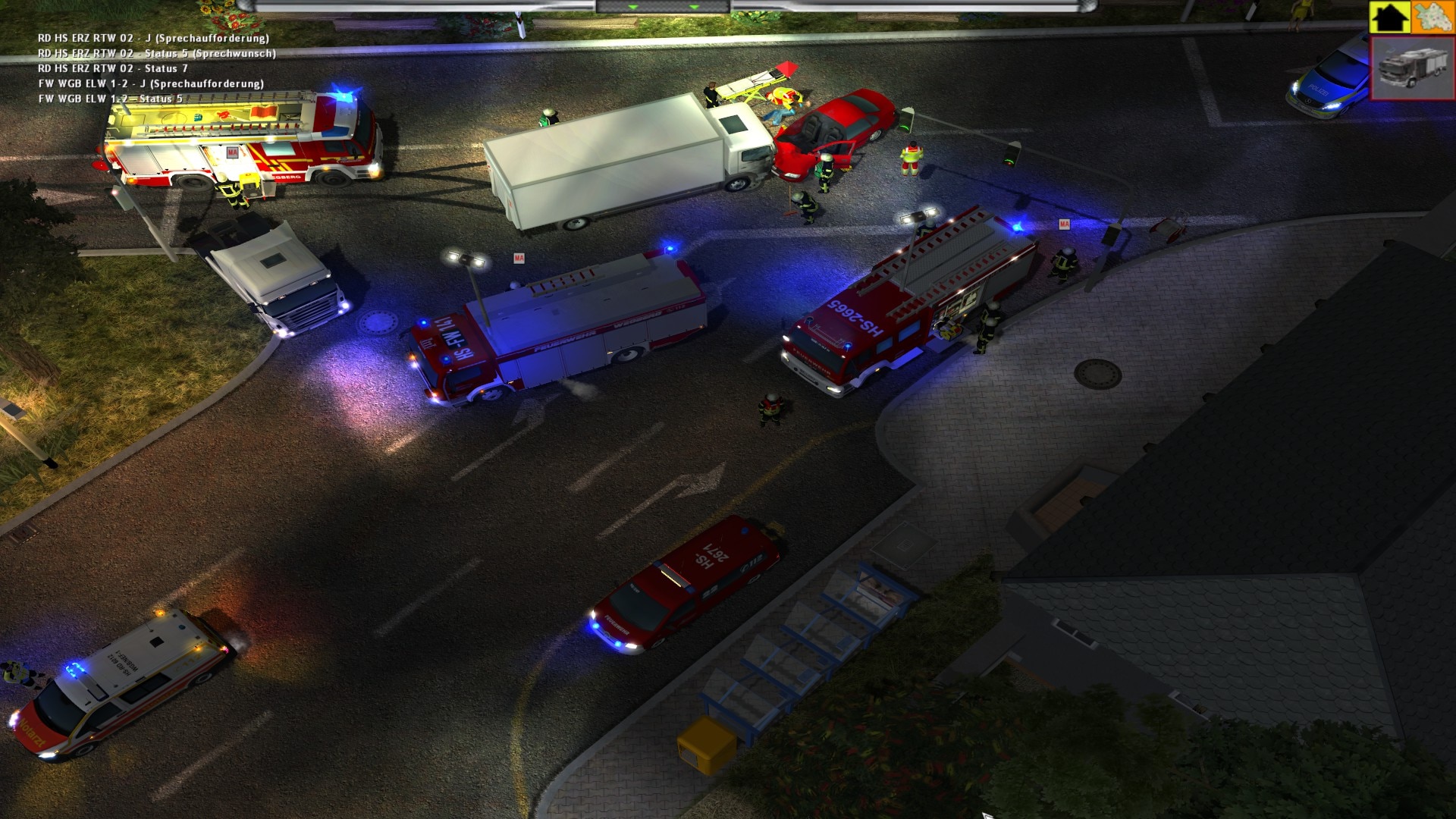Expand the top bar green-arrow pull-down handle
This screenshot has width=1456, height=819.
tap(663, 7)
